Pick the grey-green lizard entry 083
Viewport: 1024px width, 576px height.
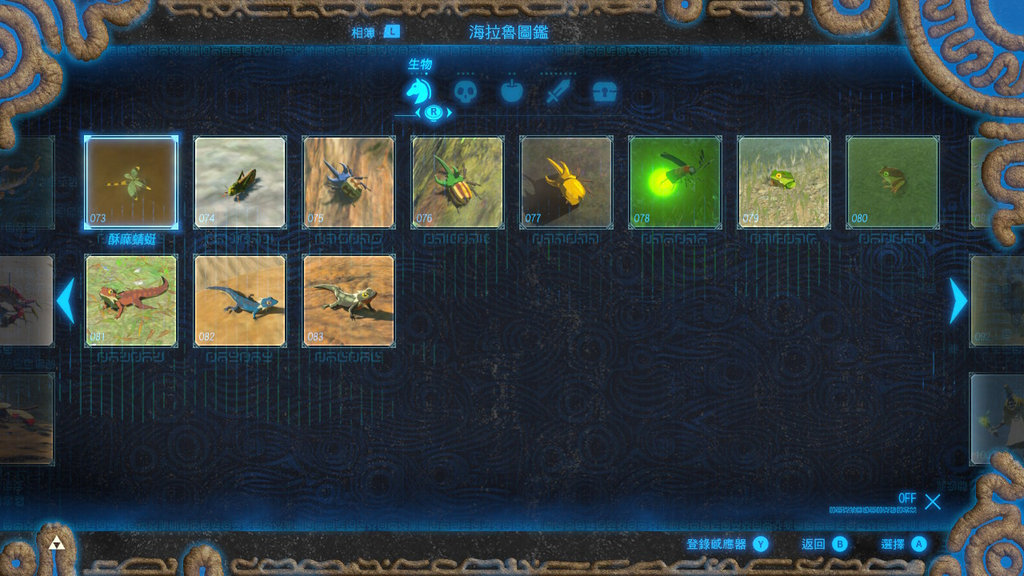point(349,300)
